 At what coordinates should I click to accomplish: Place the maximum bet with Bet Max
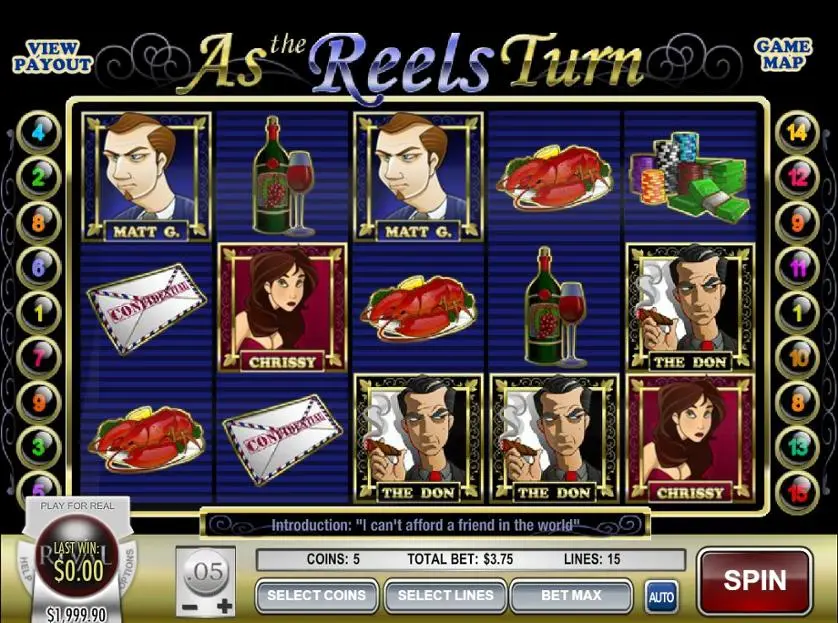click(x=571, y=596)
